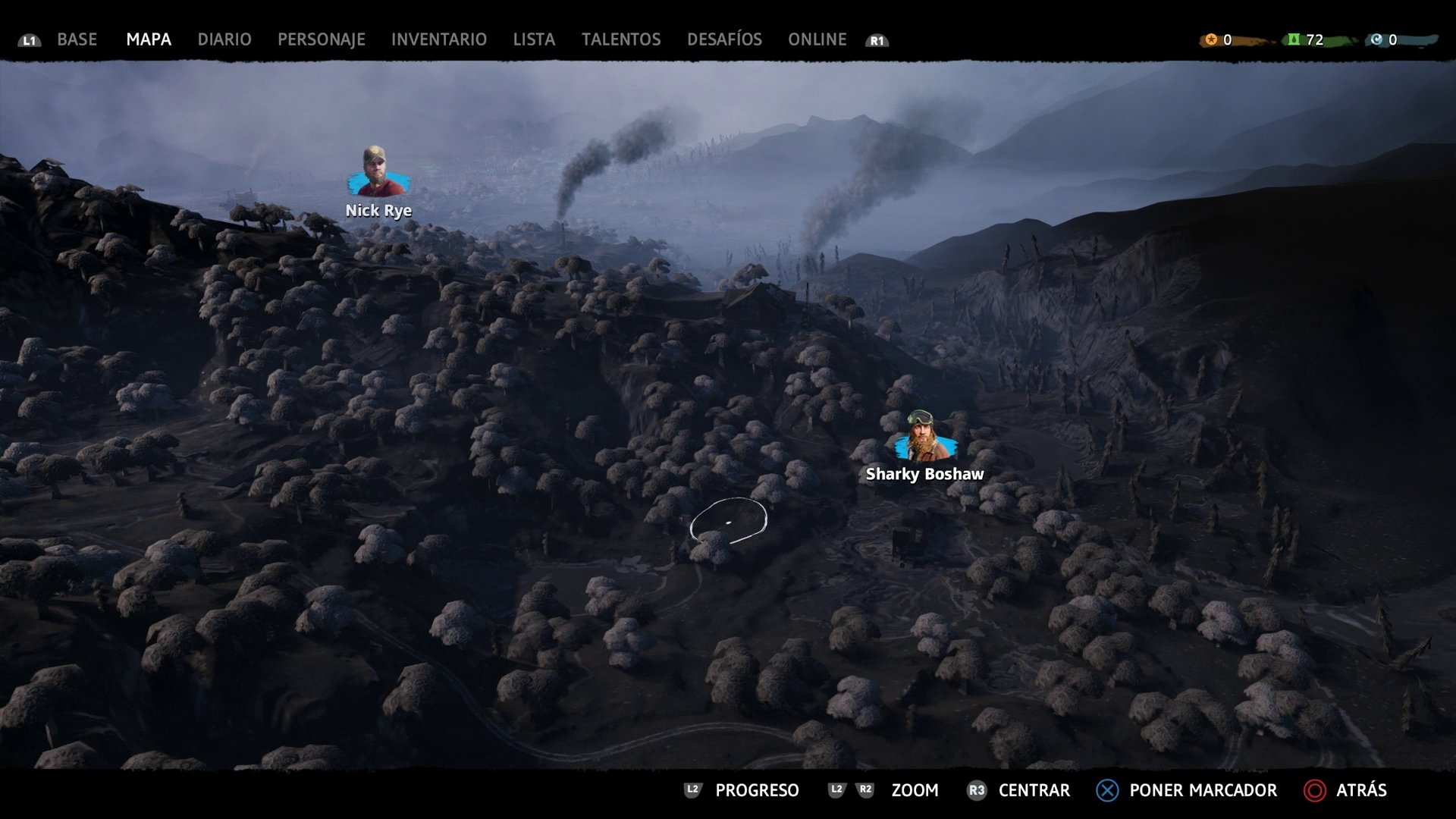Open the ONLINE menu item
Image resolution: width=1456 pixels, height=819 pixels.
(817, 39)
